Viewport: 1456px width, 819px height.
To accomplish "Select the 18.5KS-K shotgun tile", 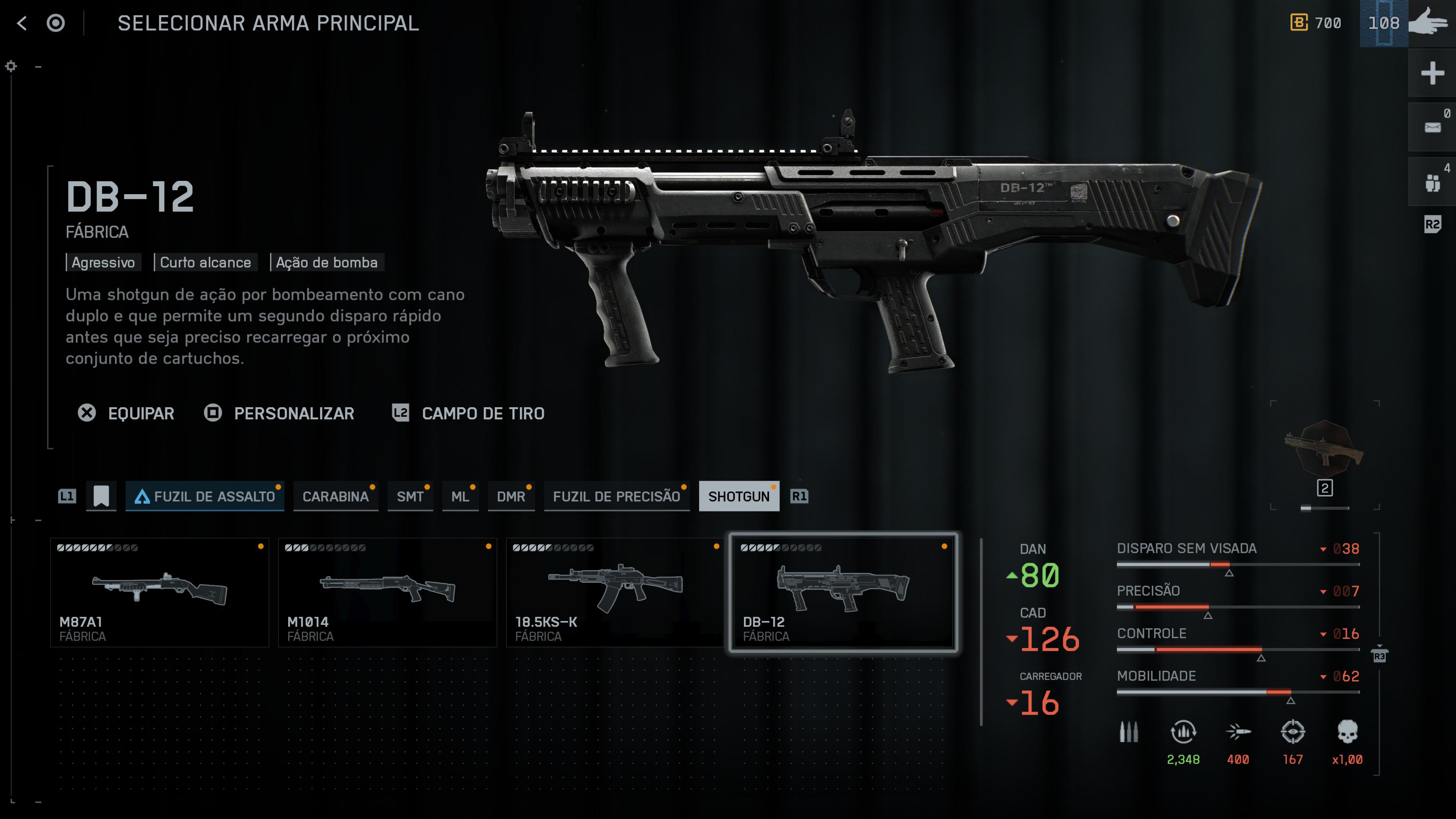I will pos(615,592).
